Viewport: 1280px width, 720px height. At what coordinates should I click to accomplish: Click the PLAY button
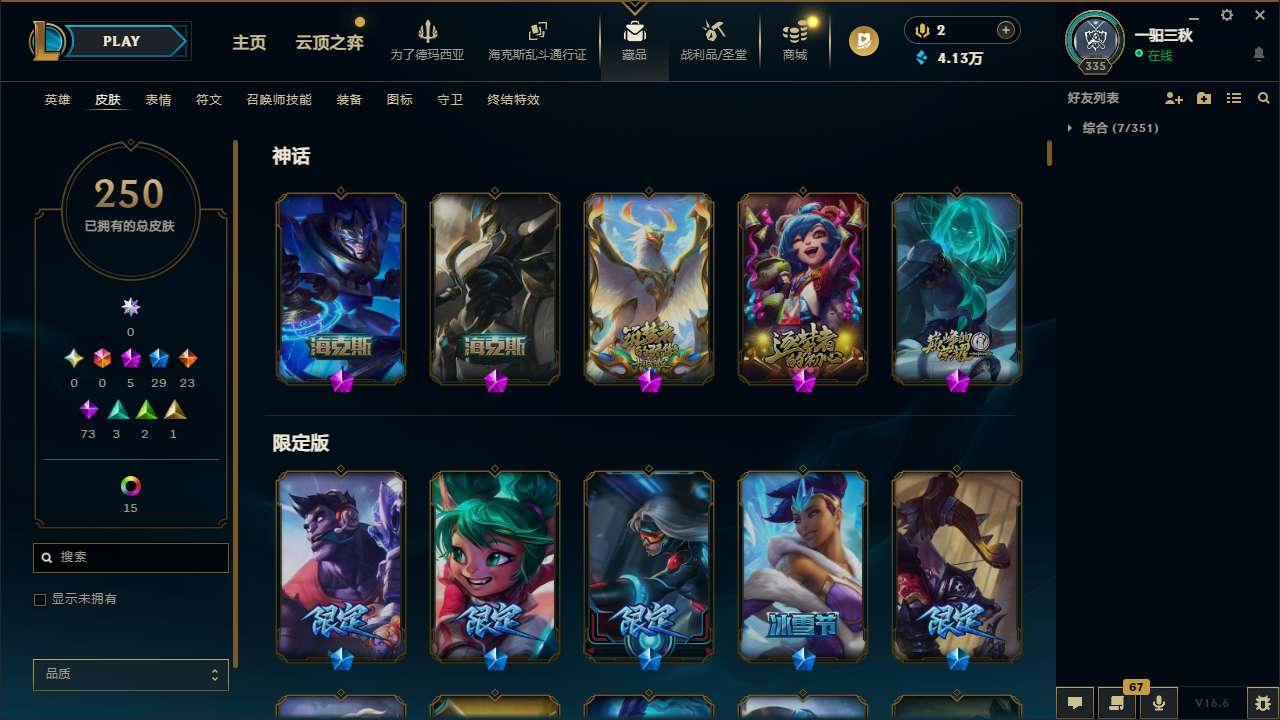[x=121, y=41]
